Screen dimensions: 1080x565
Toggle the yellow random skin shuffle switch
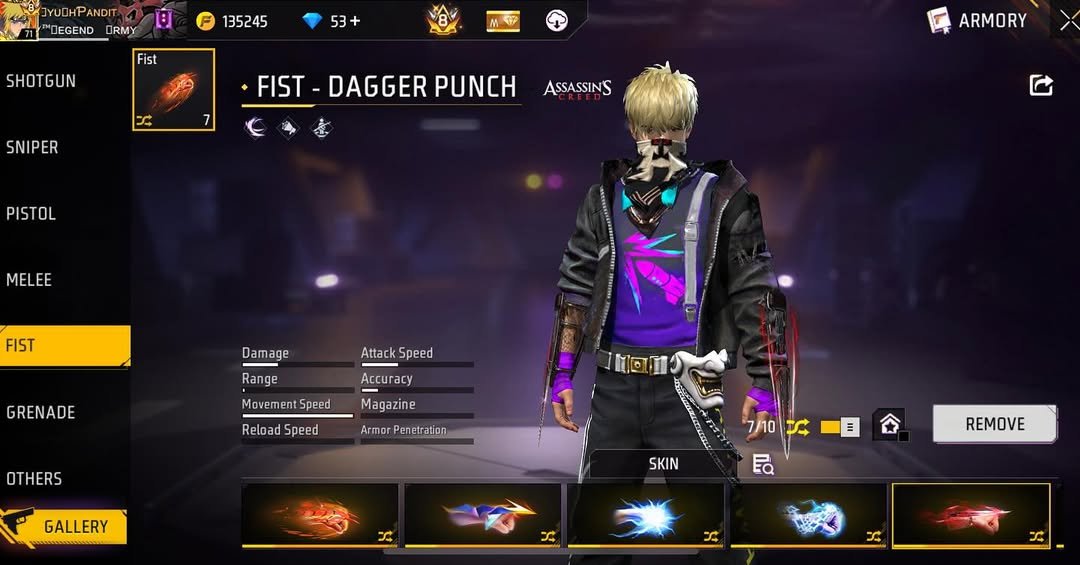pos(839,427)
